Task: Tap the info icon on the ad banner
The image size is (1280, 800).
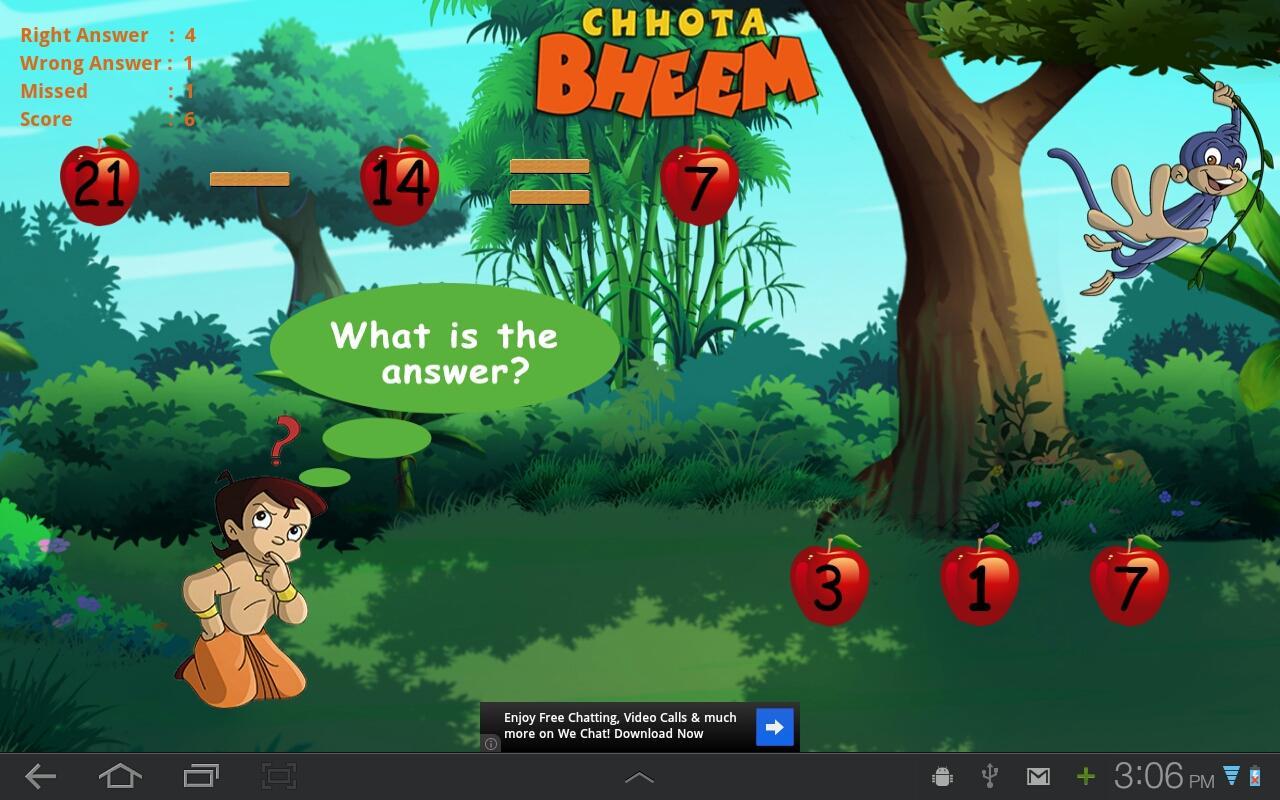Action: coord(491,744)
